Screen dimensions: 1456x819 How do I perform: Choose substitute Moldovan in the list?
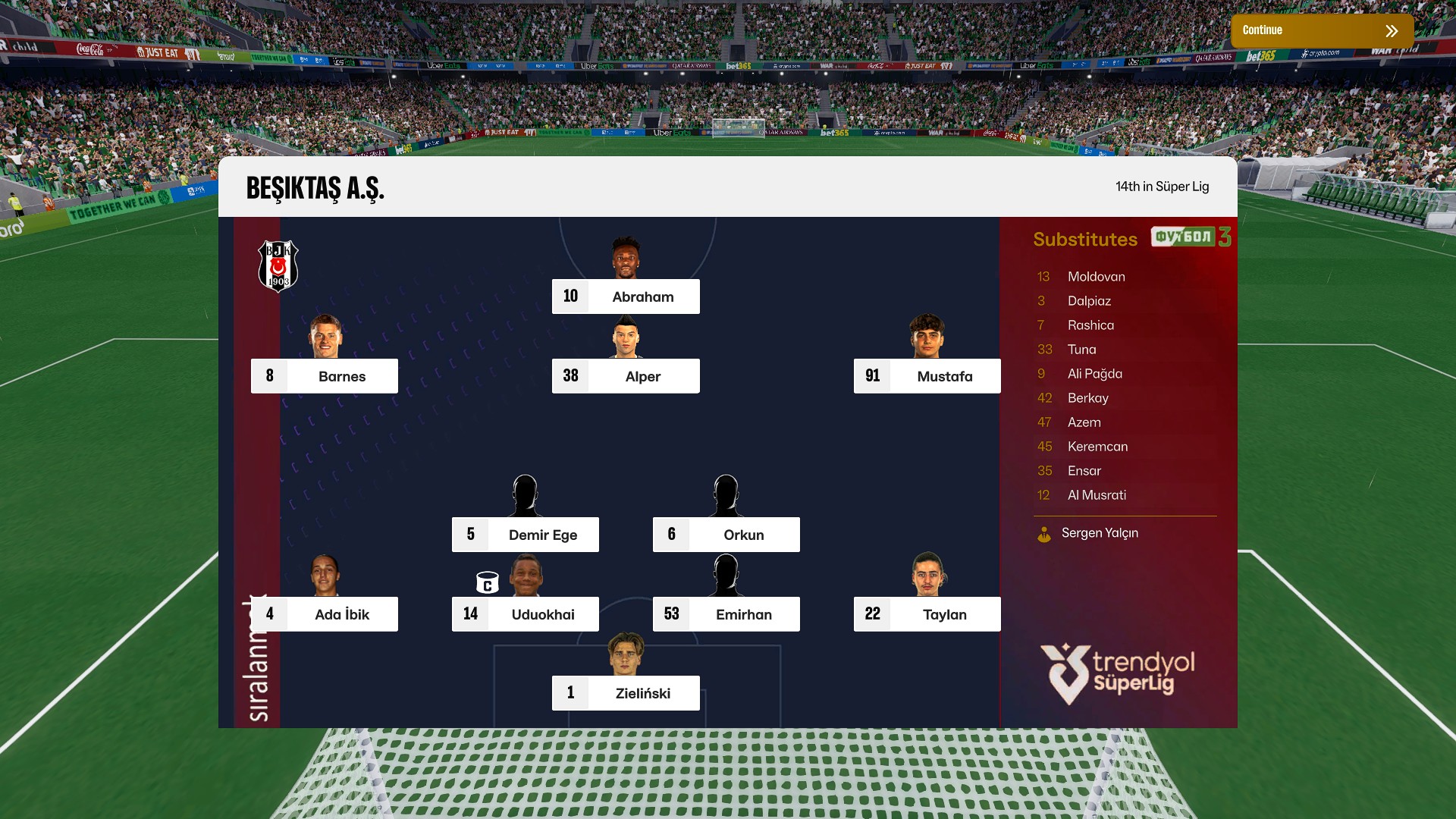pos(1096,277)
